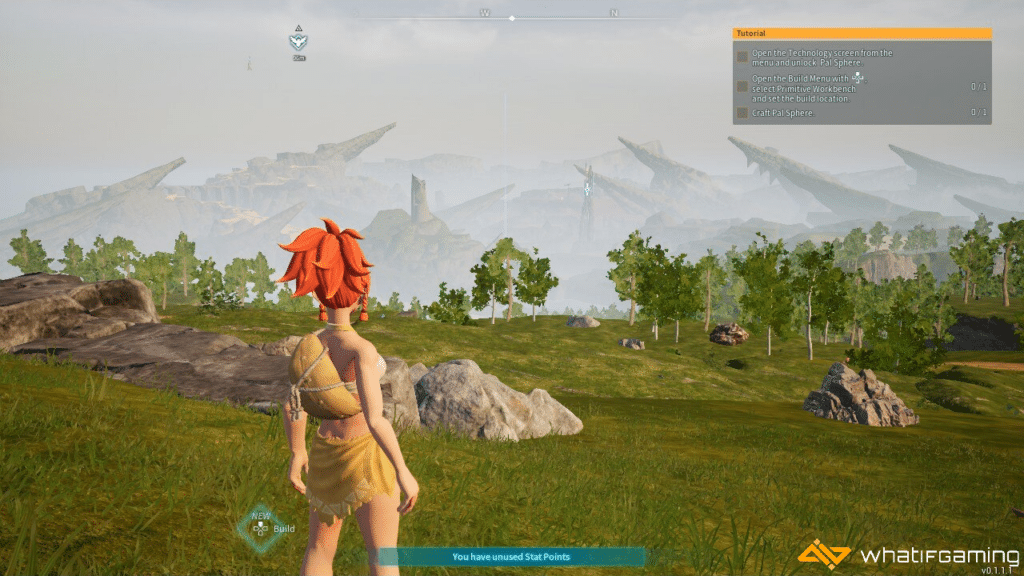Select the Technology screen tutorial objective
The width and height of the screenshot is (1024, 576).
pyautogui.click(x=823, y=57)
